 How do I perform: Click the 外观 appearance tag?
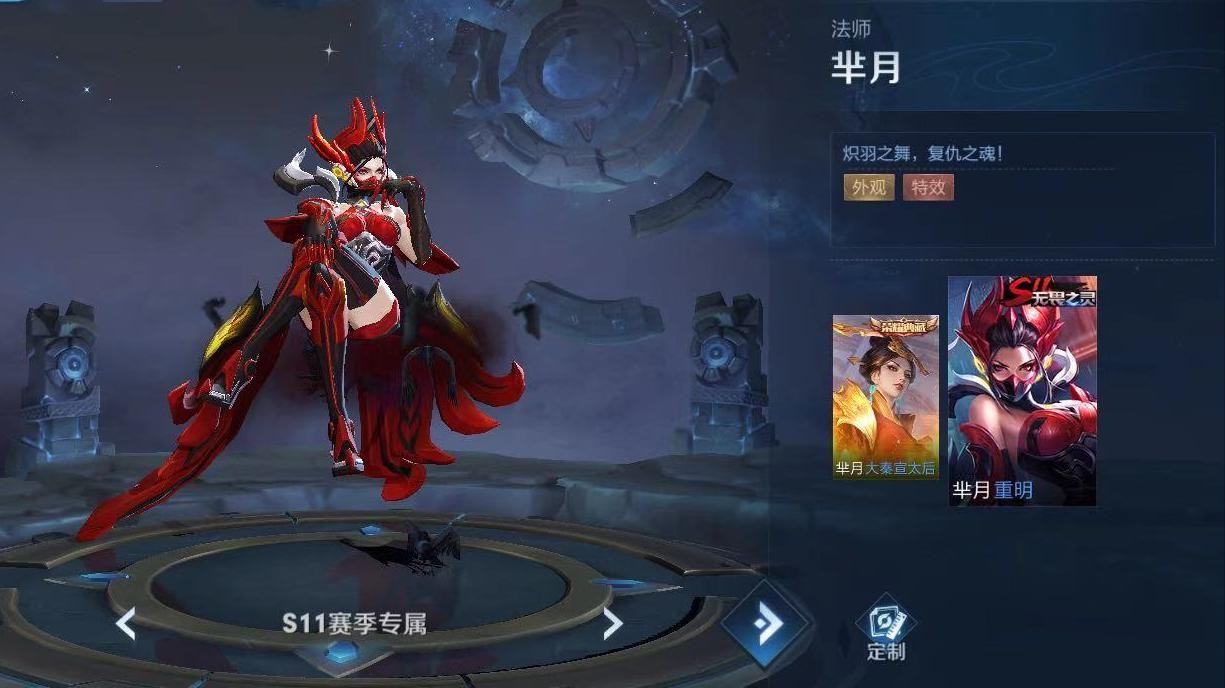pyautogui.click(x=868, y=187)
